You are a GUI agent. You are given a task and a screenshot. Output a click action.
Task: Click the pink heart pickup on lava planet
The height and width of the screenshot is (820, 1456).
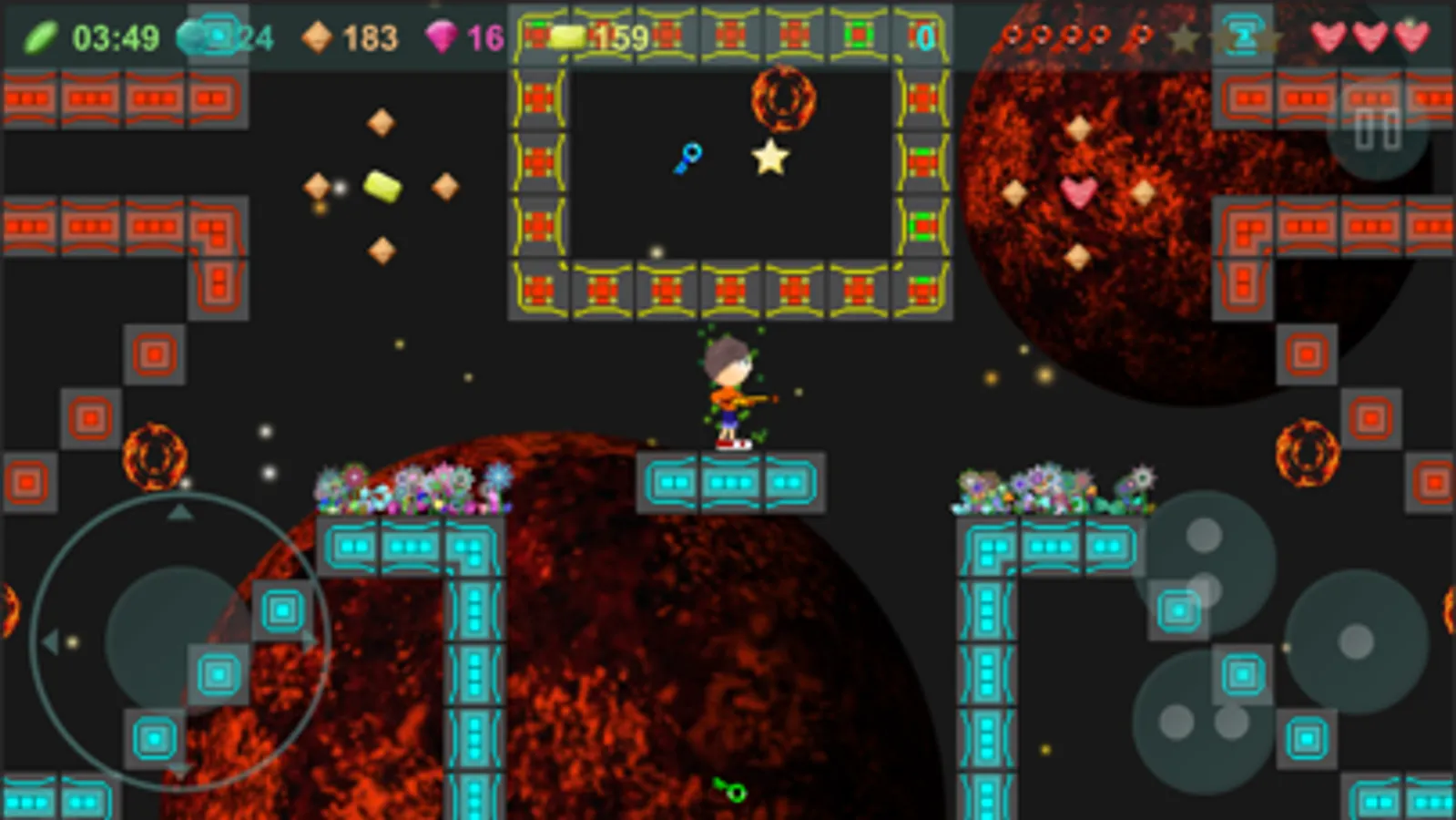(1076, 191)
